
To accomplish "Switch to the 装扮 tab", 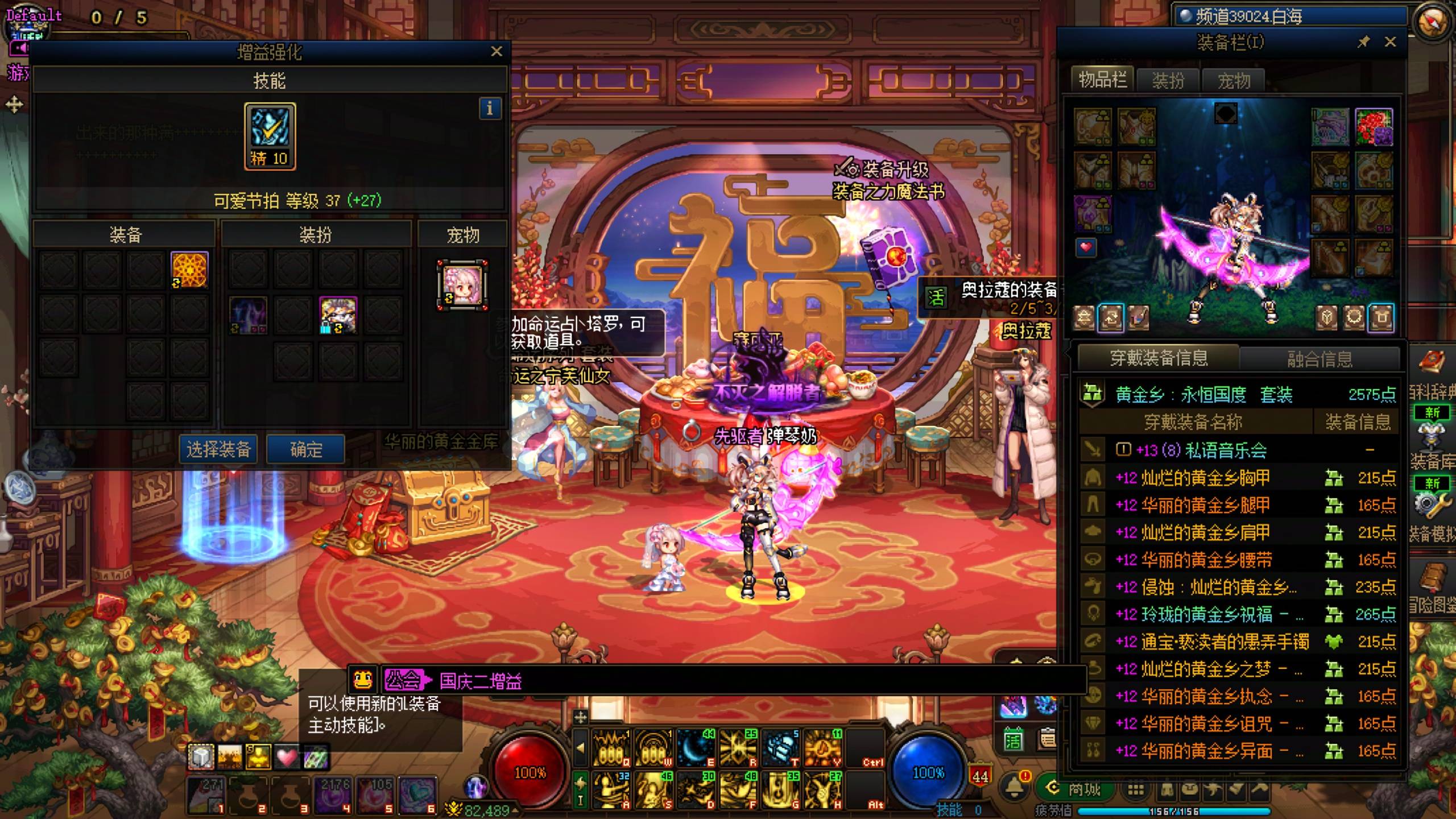I will pyautogui.click(x=1168, y=81).
